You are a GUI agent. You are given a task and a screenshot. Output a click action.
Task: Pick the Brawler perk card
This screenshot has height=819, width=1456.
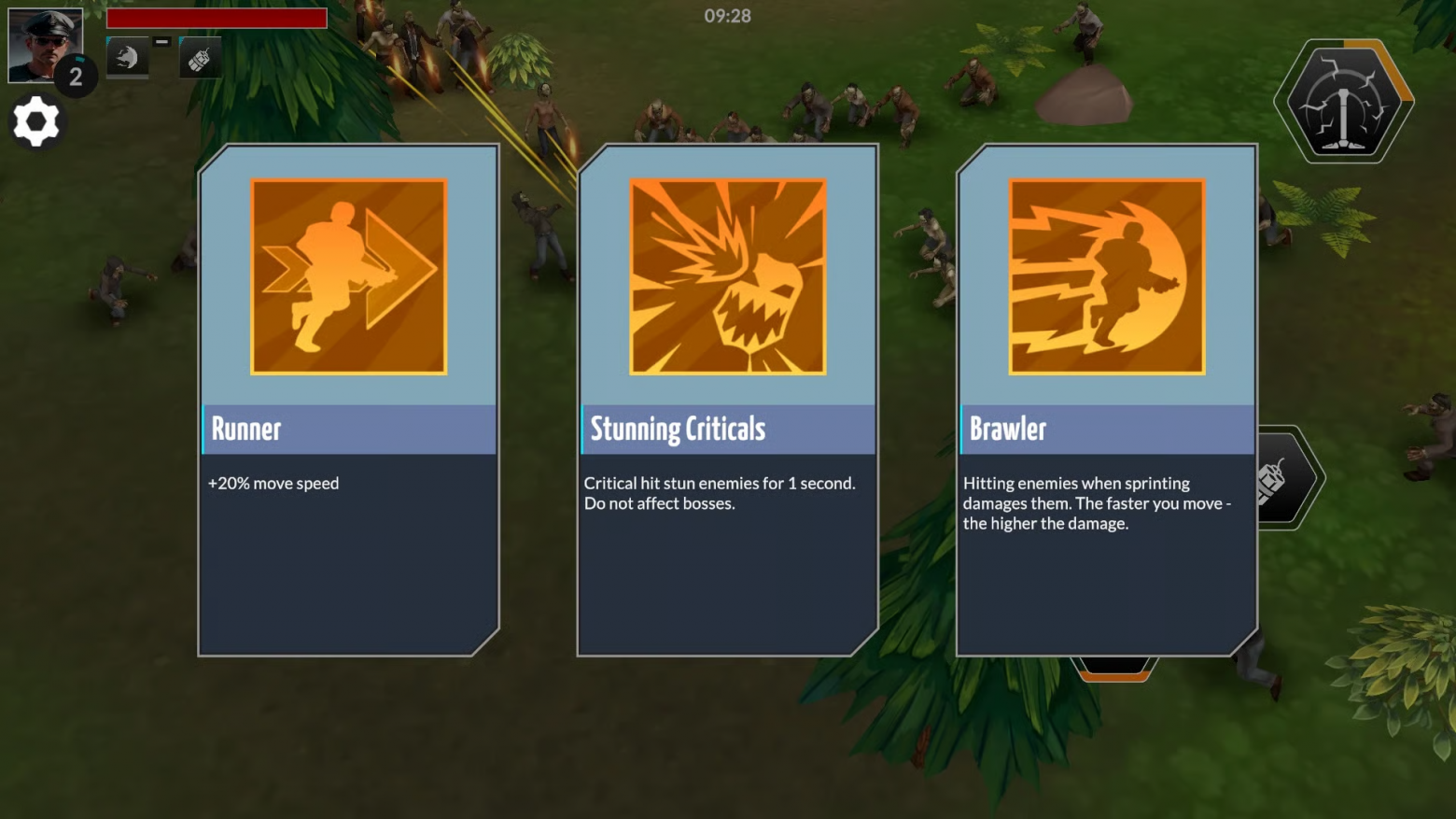coord(1106,400)
